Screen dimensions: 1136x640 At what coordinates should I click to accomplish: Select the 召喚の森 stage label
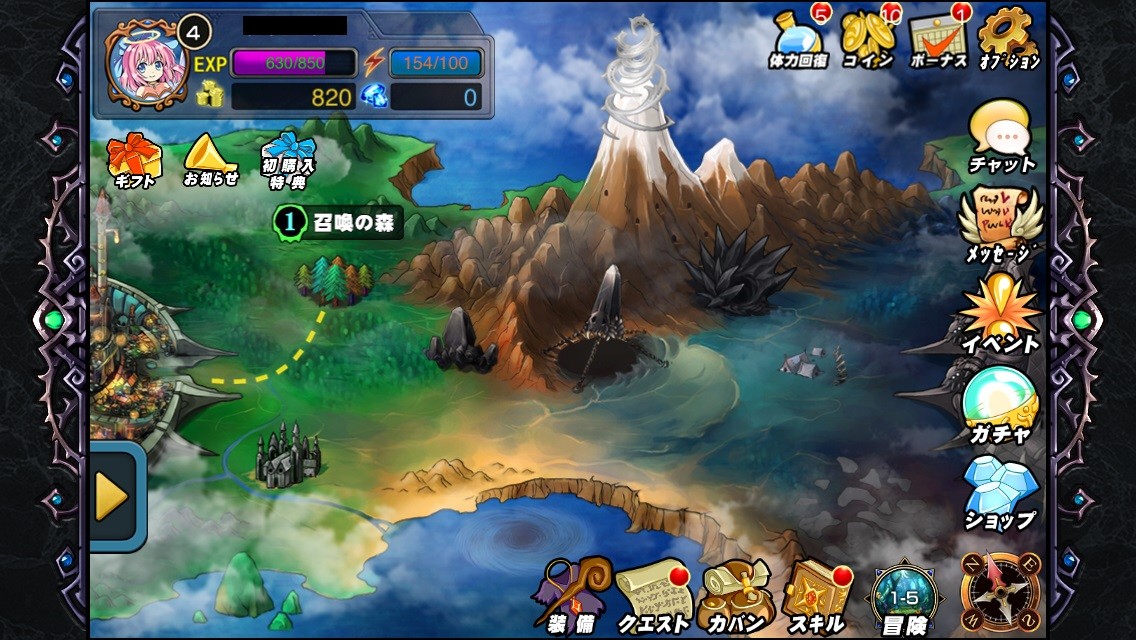click(x=338, y=223)
